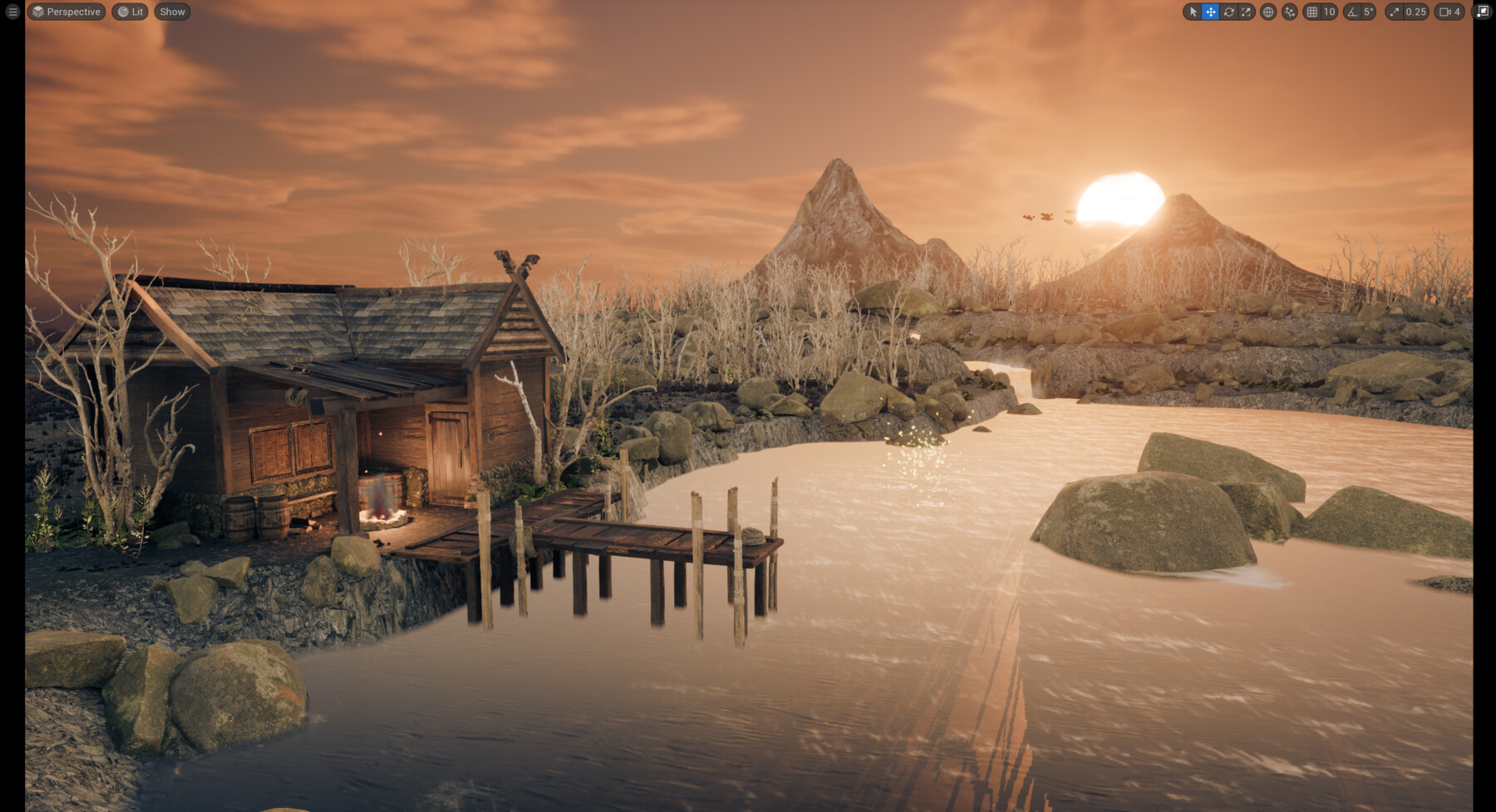Open rotation snap value 5°
Image resolution: width=1496 pixels, height=812 pixels.
(1368, 12)
